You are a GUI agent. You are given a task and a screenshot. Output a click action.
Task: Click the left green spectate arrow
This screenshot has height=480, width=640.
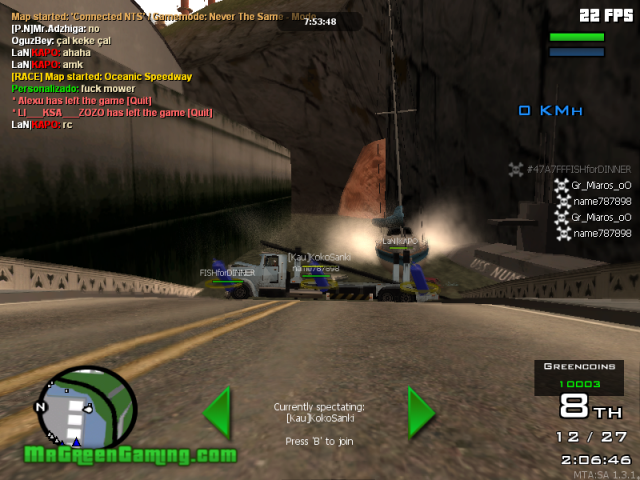pos(218,413)
